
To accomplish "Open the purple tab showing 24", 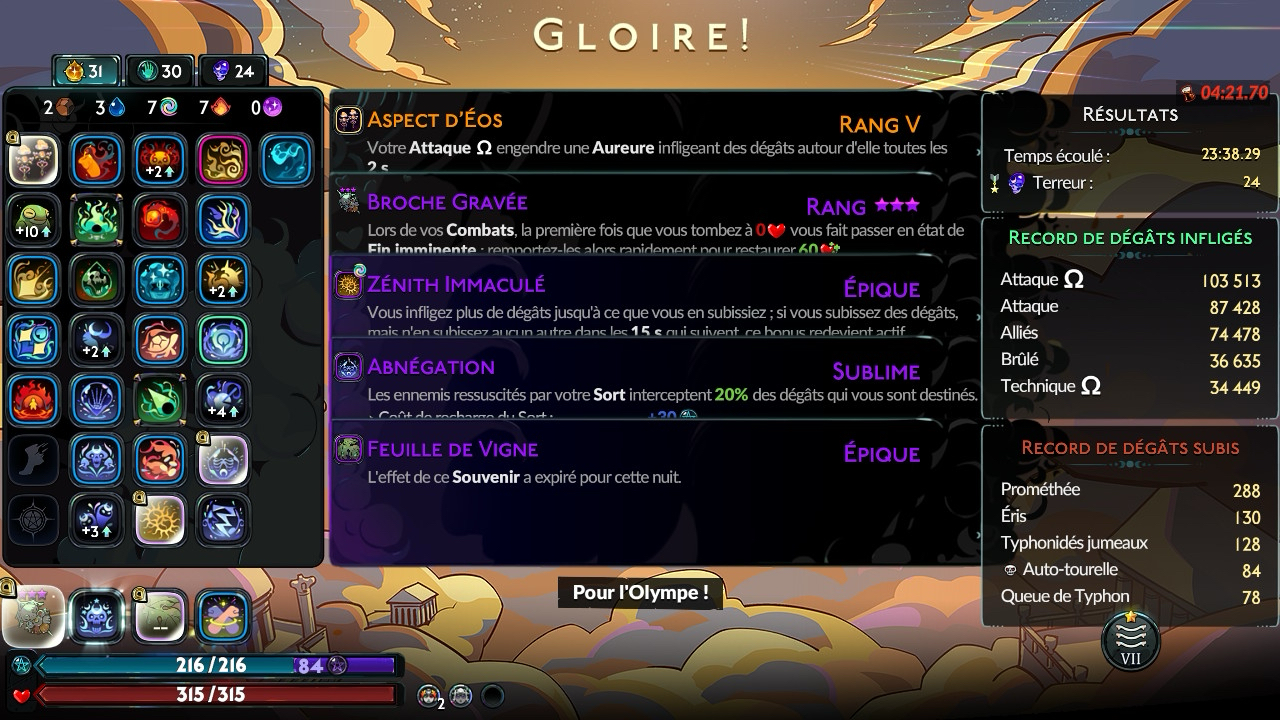I will (x=233, y=71).
